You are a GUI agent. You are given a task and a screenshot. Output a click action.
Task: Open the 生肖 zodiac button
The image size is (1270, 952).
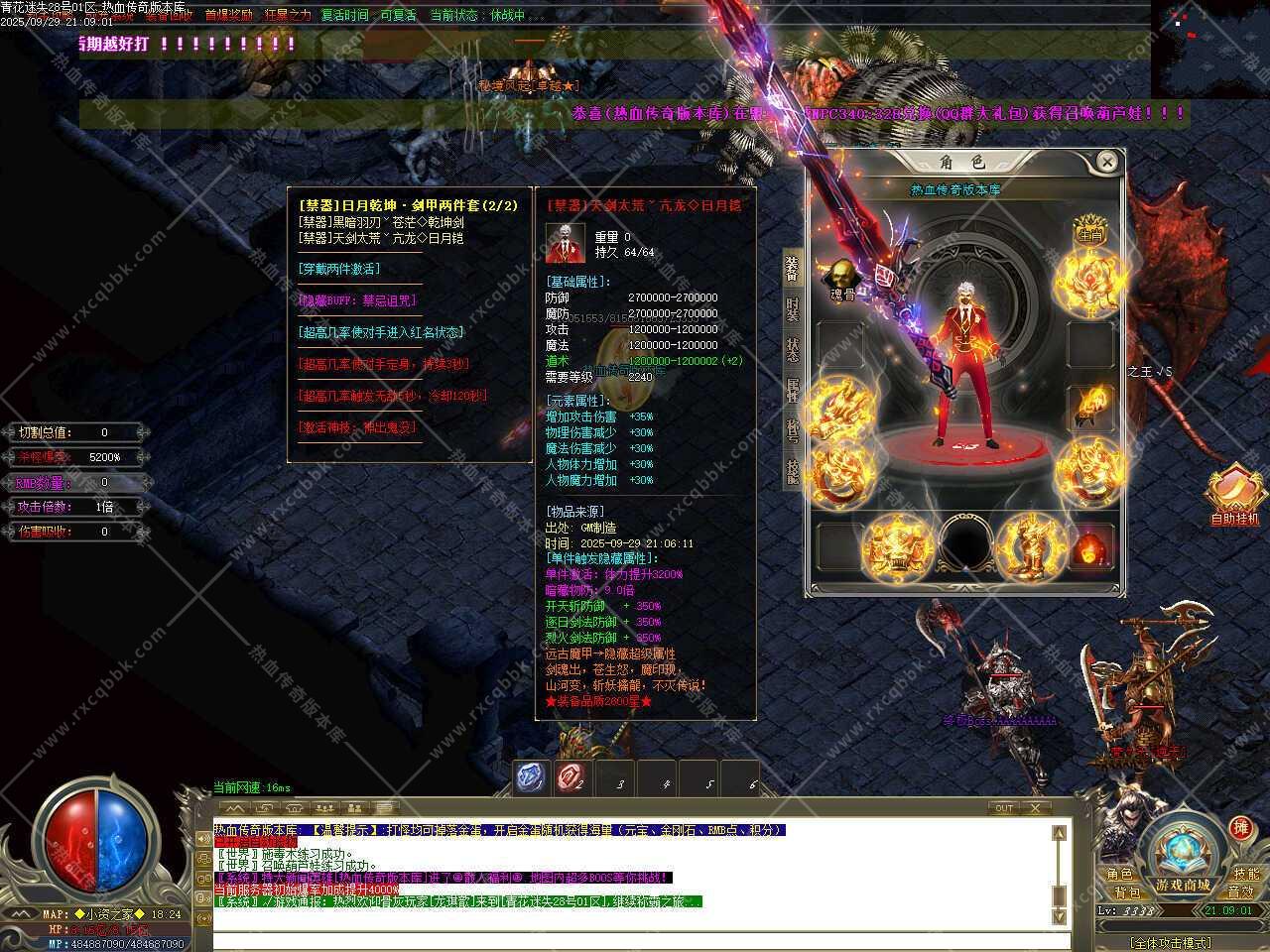(1090, 231)
